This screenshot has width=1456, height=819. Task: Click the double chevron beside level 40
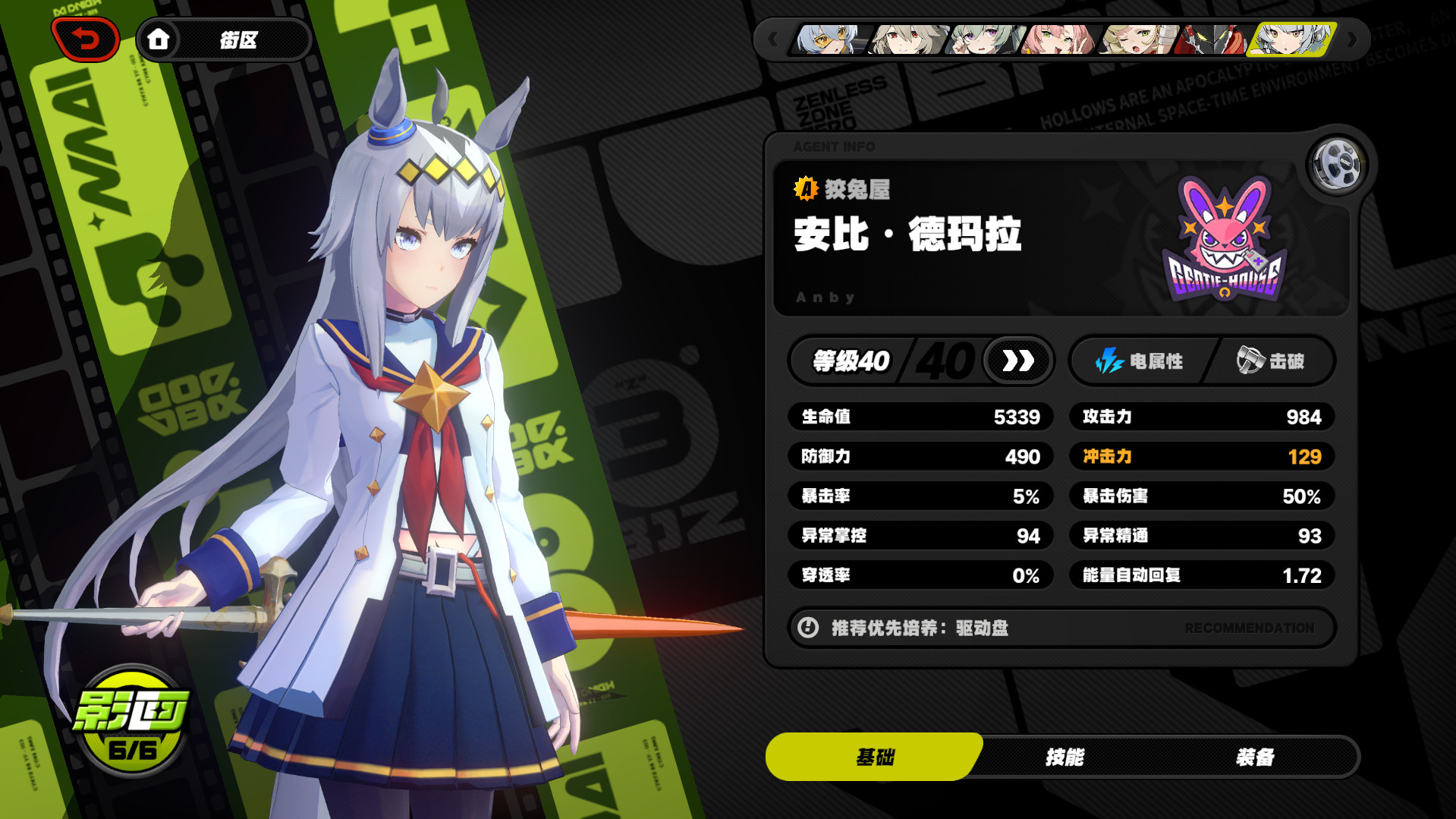[x=1017, y=361]
